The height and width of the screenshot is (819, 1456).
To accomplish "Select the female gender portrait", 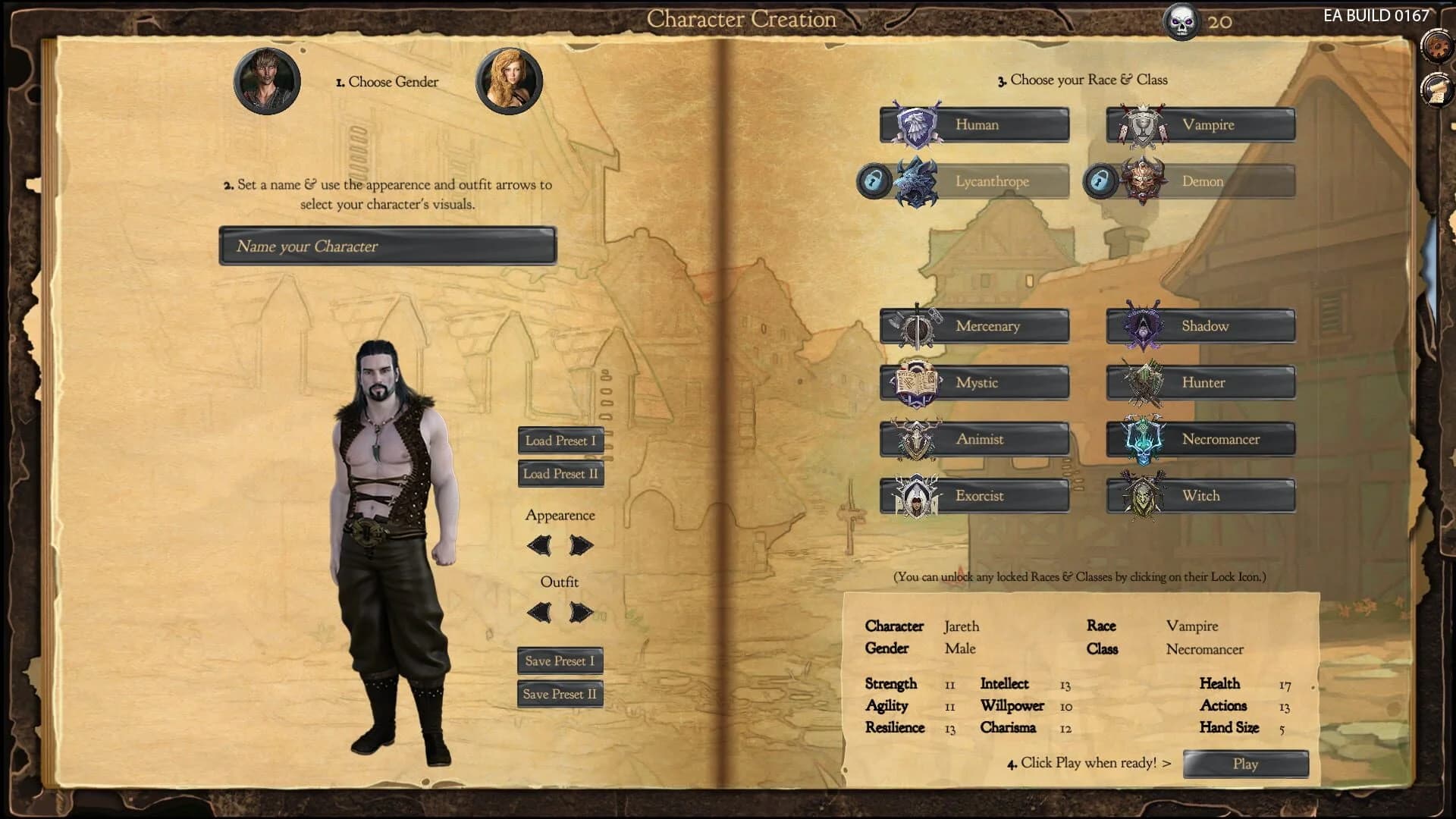I will point(509,81).
